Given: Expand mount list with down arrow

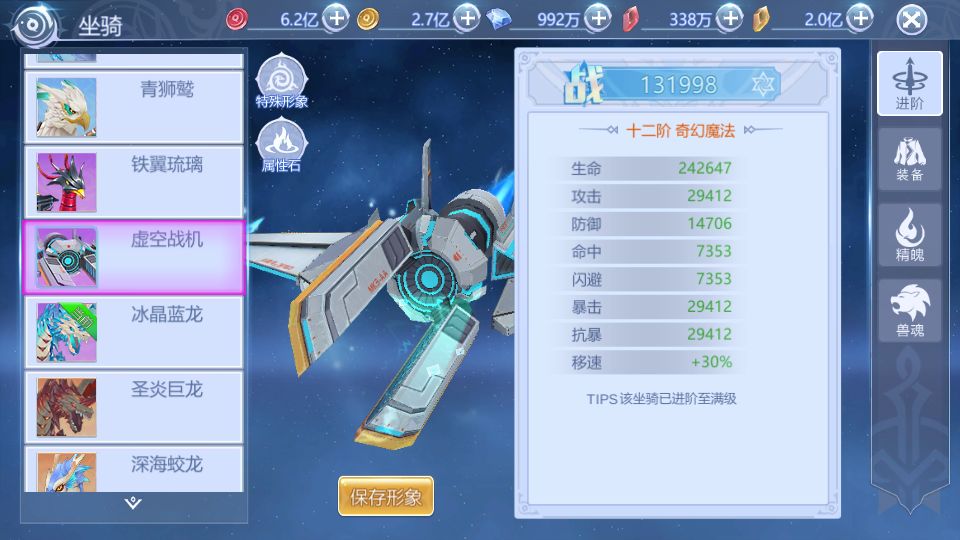Looking at the screenshot, I should 133,502.
